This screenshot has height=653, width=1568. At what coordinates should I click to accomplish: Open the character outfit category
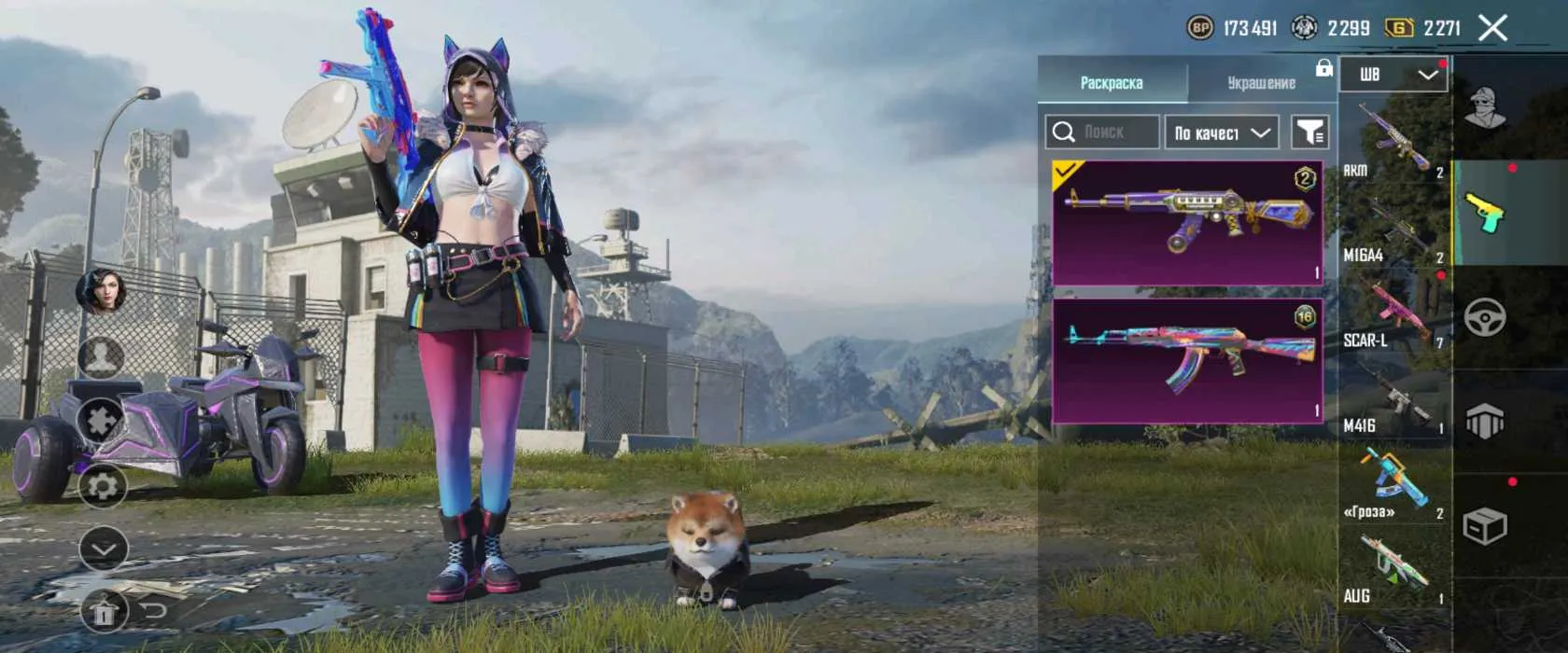click(x=1485, y=108)
